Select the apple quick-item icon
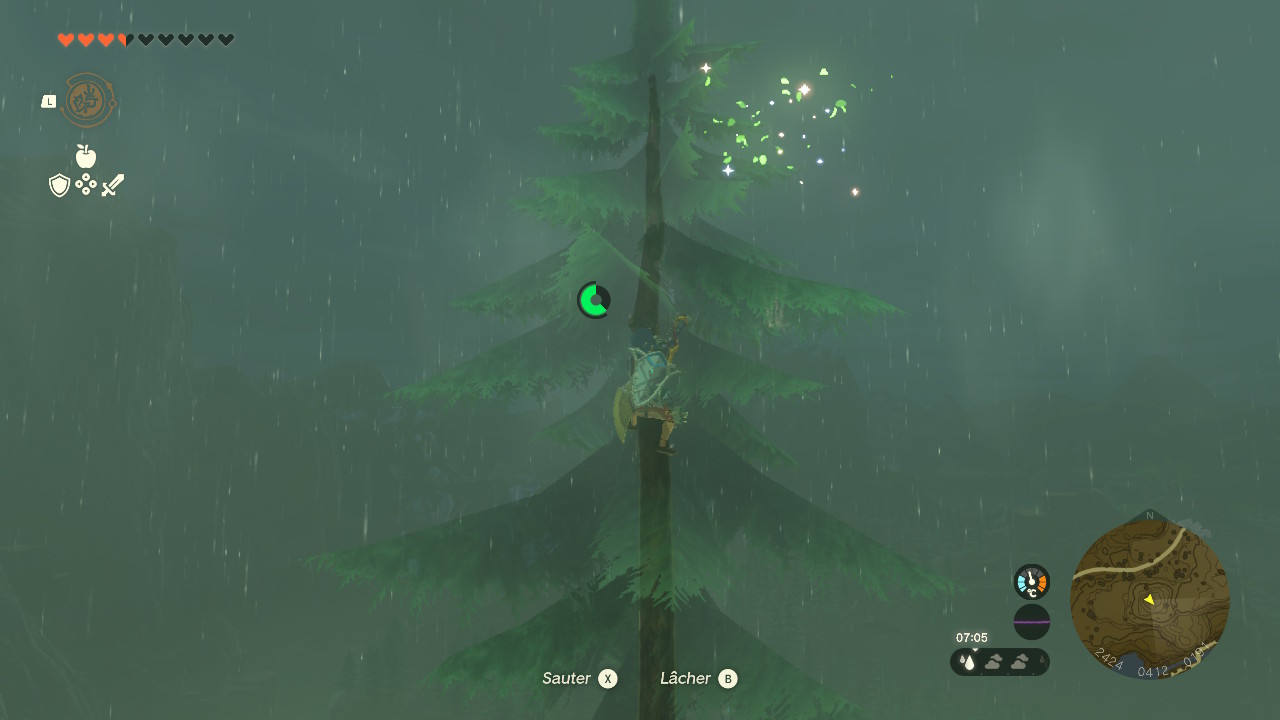Screen dimensions: 1280x720 (x=86, y=156)
